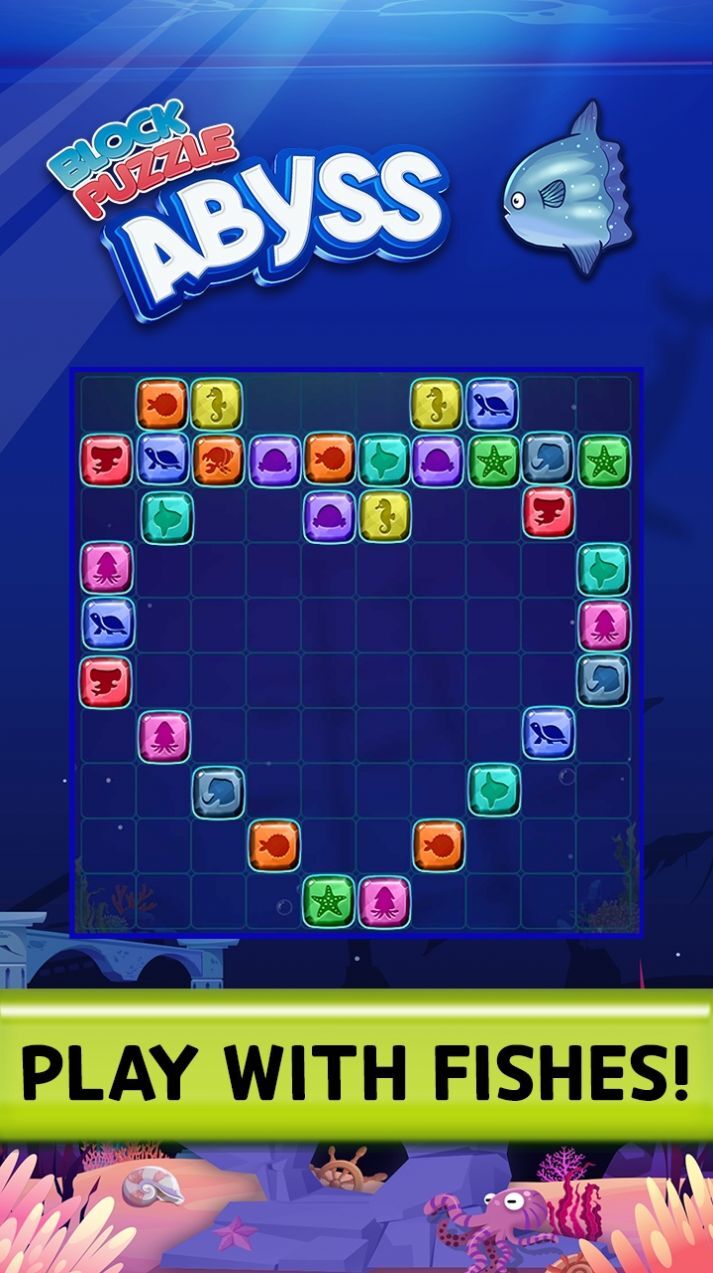Choose the green starfish tile beside a pink squid

pos(329,901)
